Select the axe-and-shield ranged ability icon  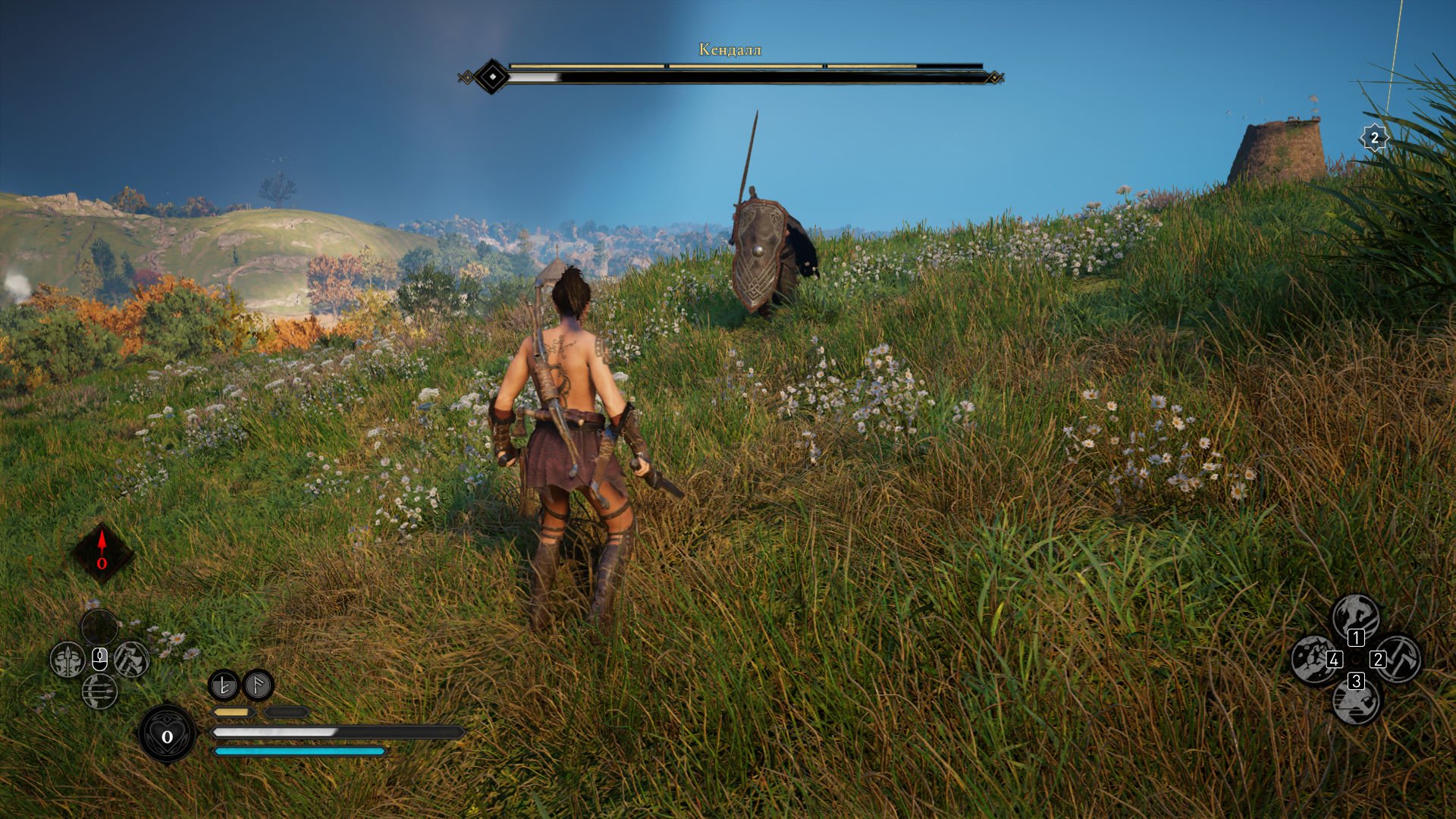pos(132,659)
